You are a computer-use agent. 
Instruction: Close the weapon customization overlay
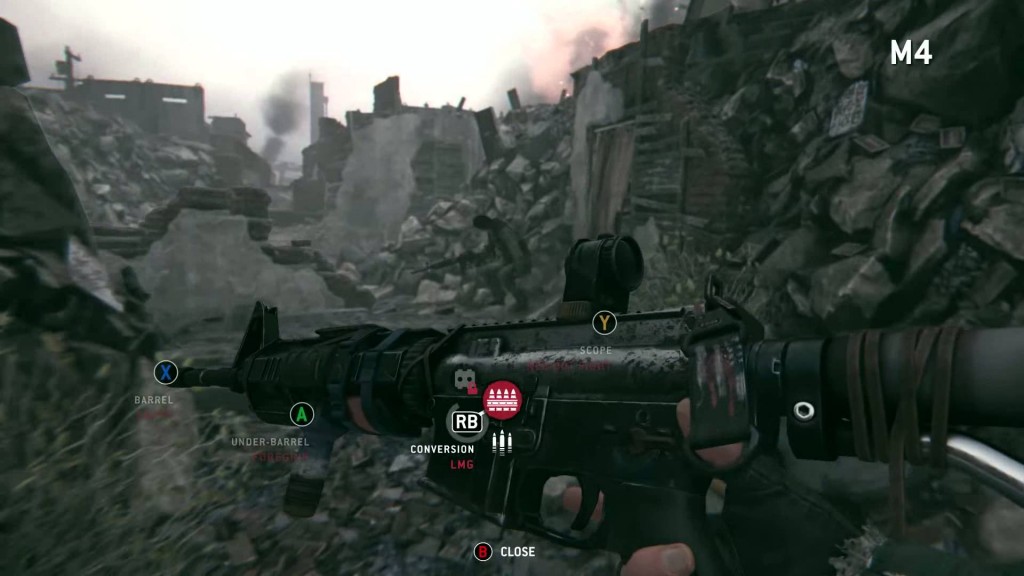[483, 552]
